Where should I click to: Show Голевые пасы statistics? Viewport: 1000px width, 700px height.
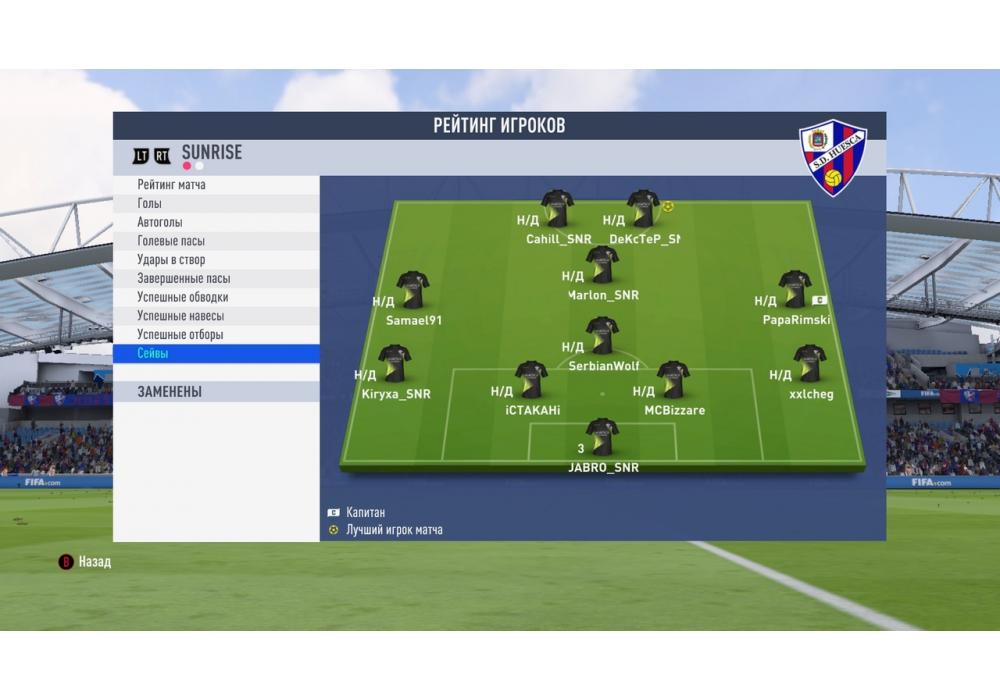171,241
